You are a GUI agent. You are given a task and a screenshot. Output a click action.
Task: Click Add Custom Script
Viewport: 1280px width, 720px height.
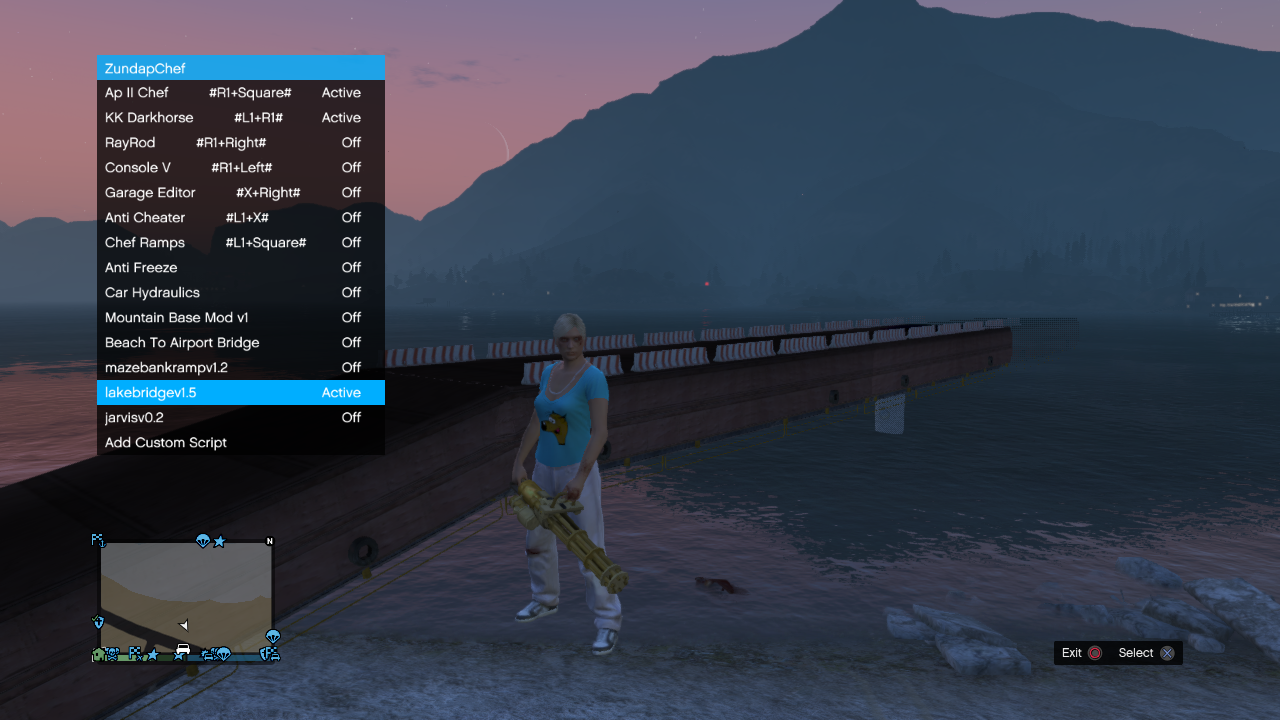pyautogui.click(x=240, y=442)
